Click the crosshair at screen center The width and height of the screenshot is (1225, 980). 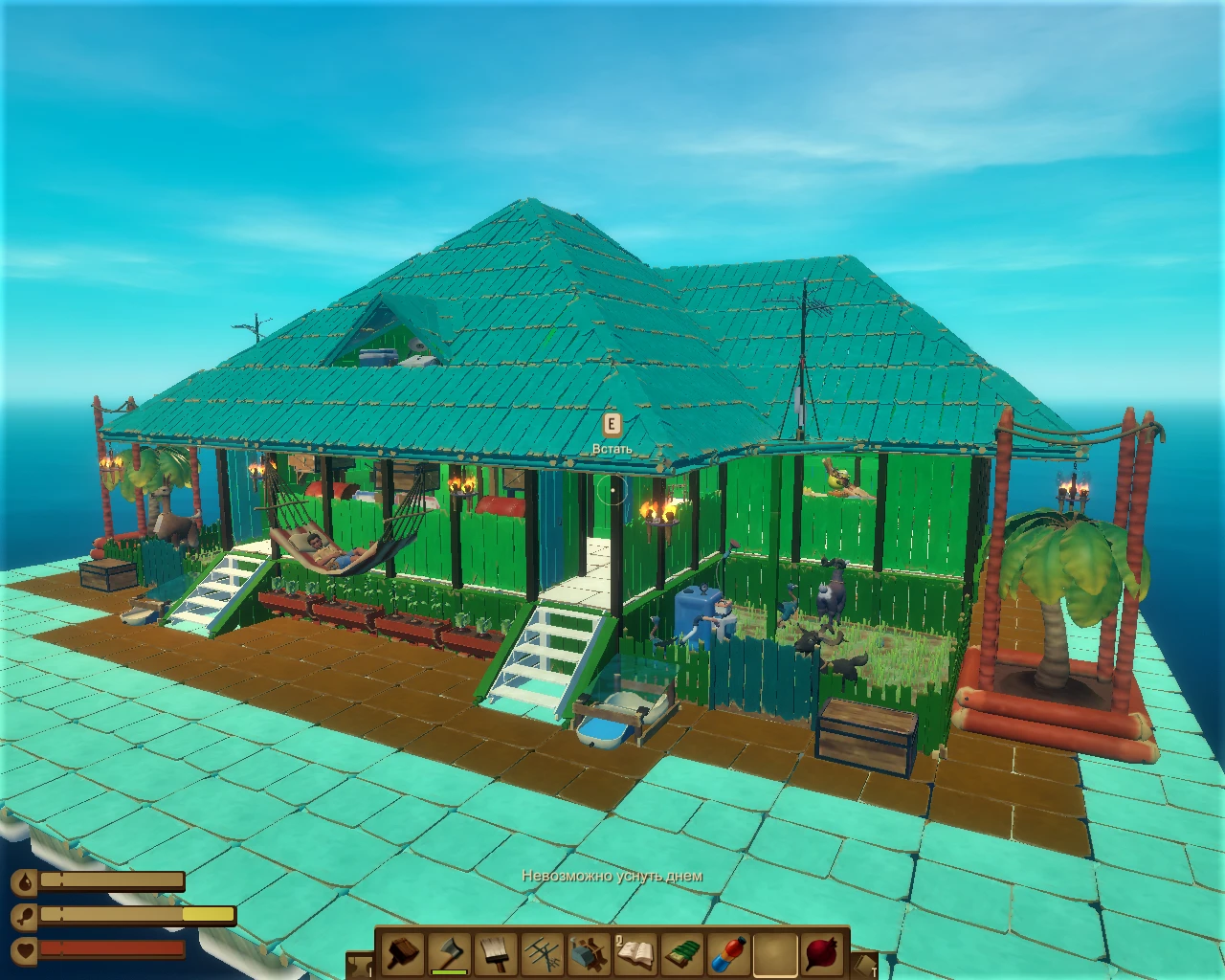(612, 490)
